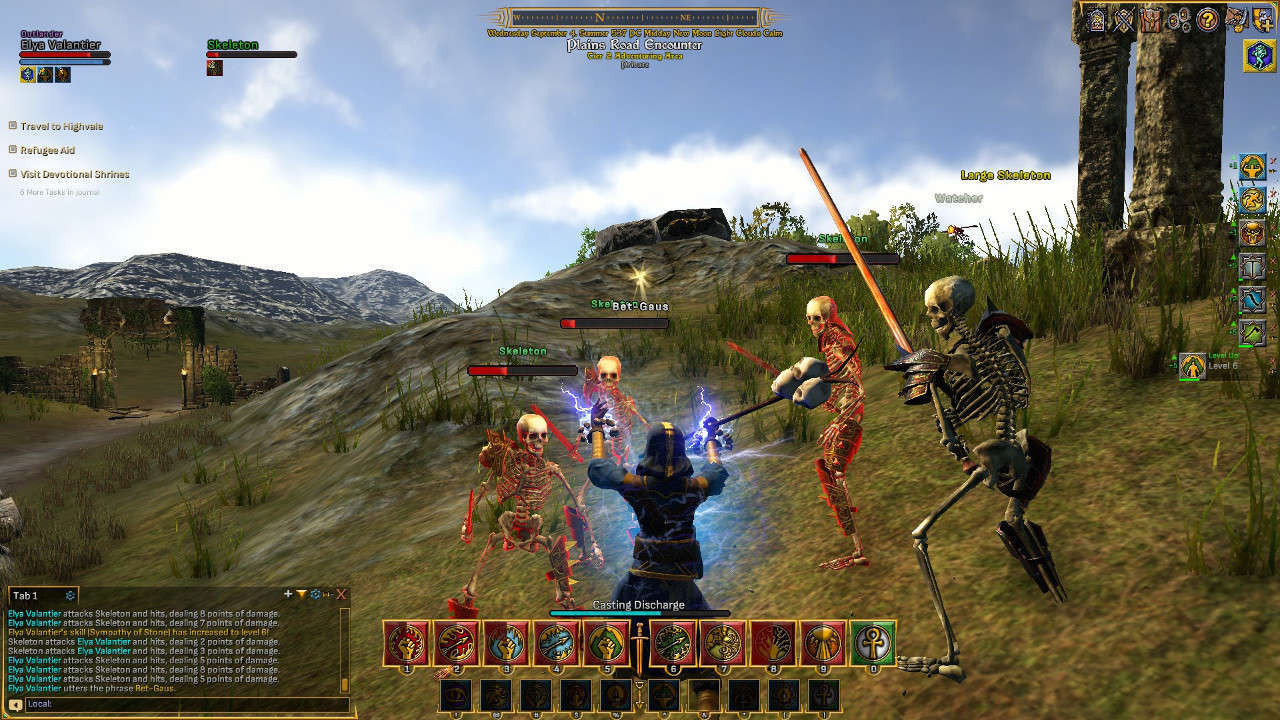Fire the green arrow ability in slot 6
1280x720 pixels.
pyautogui.click(x=674, y=643)
